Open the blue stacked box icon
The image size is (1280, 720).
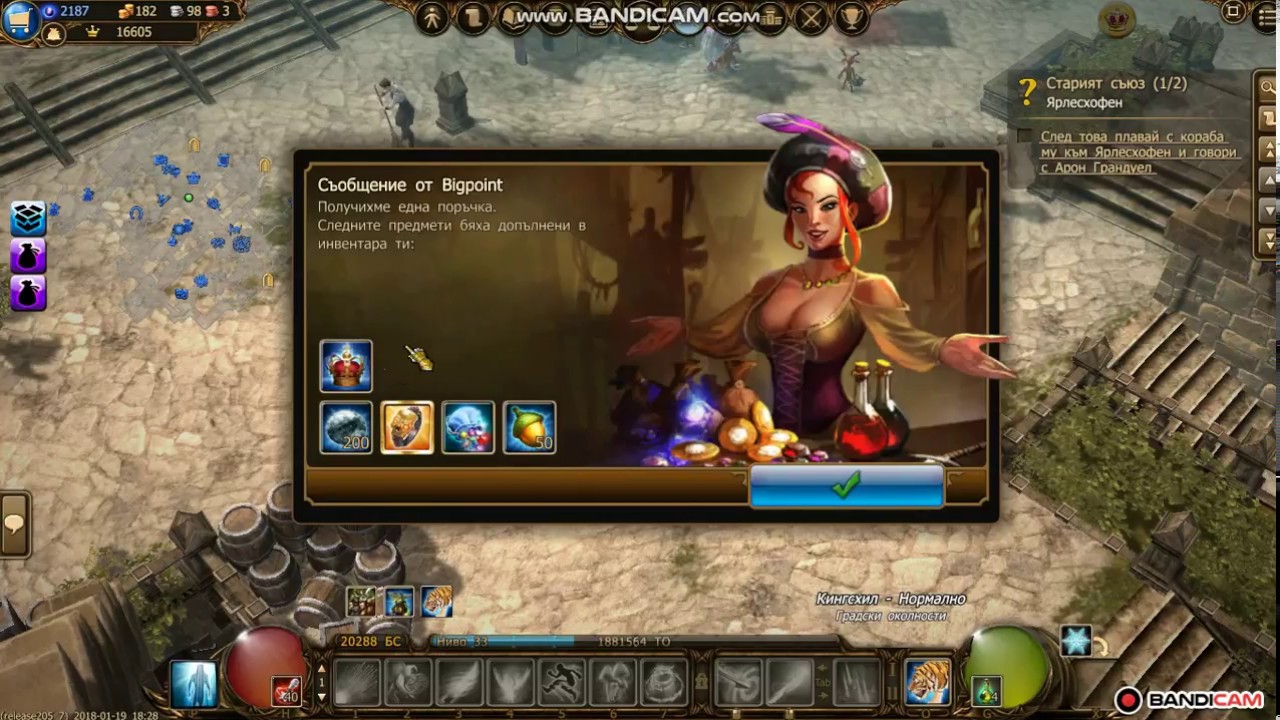pos(28,218)
